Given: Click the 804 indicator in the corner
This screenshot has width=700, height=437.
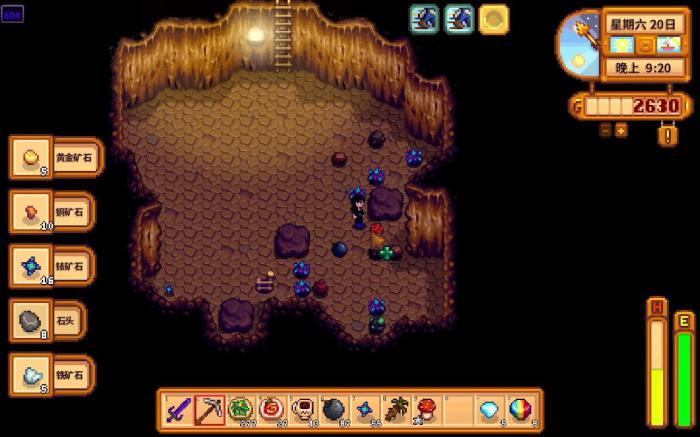Looking at the screenshot, I should 13,16.
